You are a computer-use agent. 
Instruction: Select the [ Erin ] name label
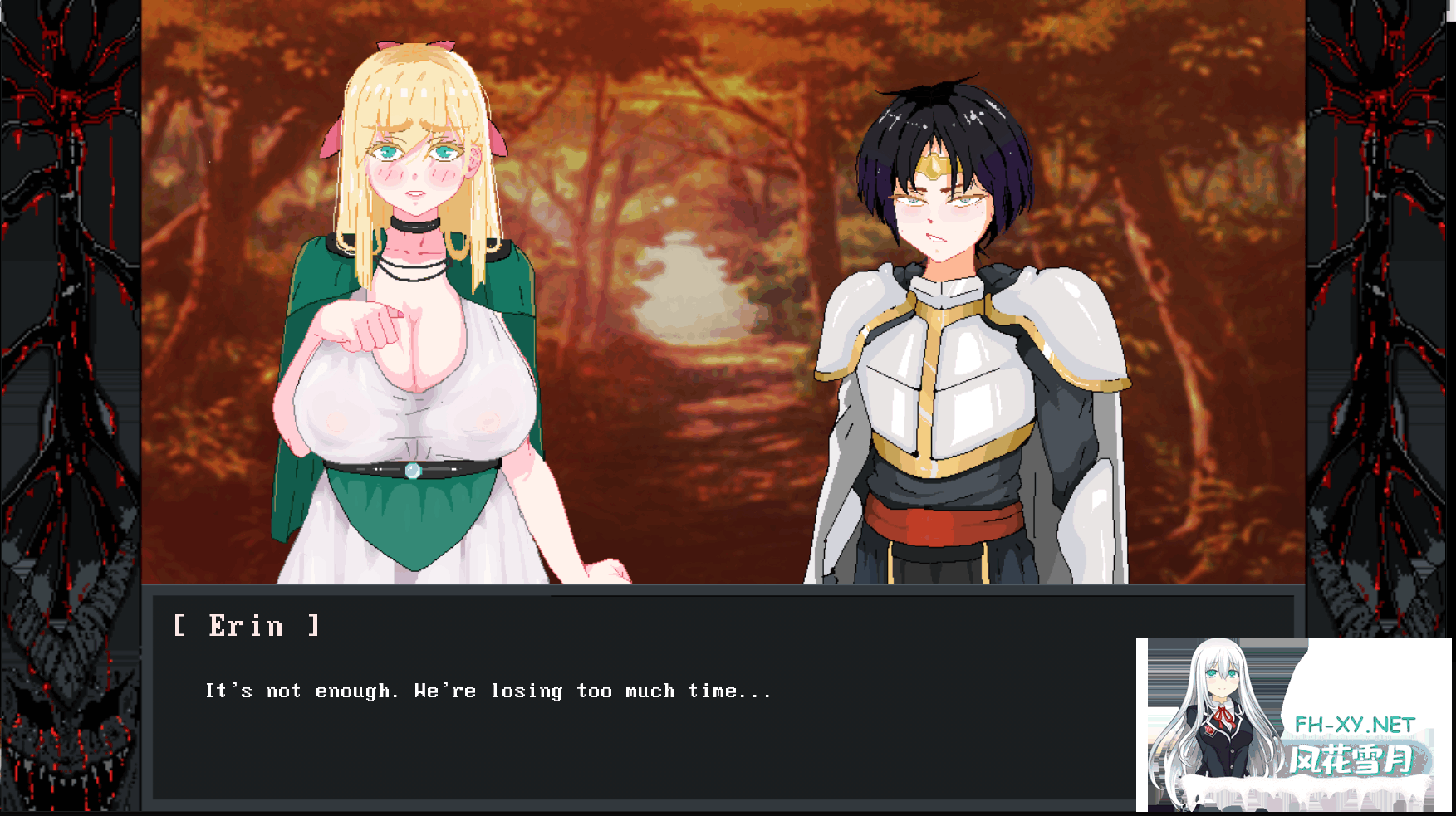coord(245,626)
